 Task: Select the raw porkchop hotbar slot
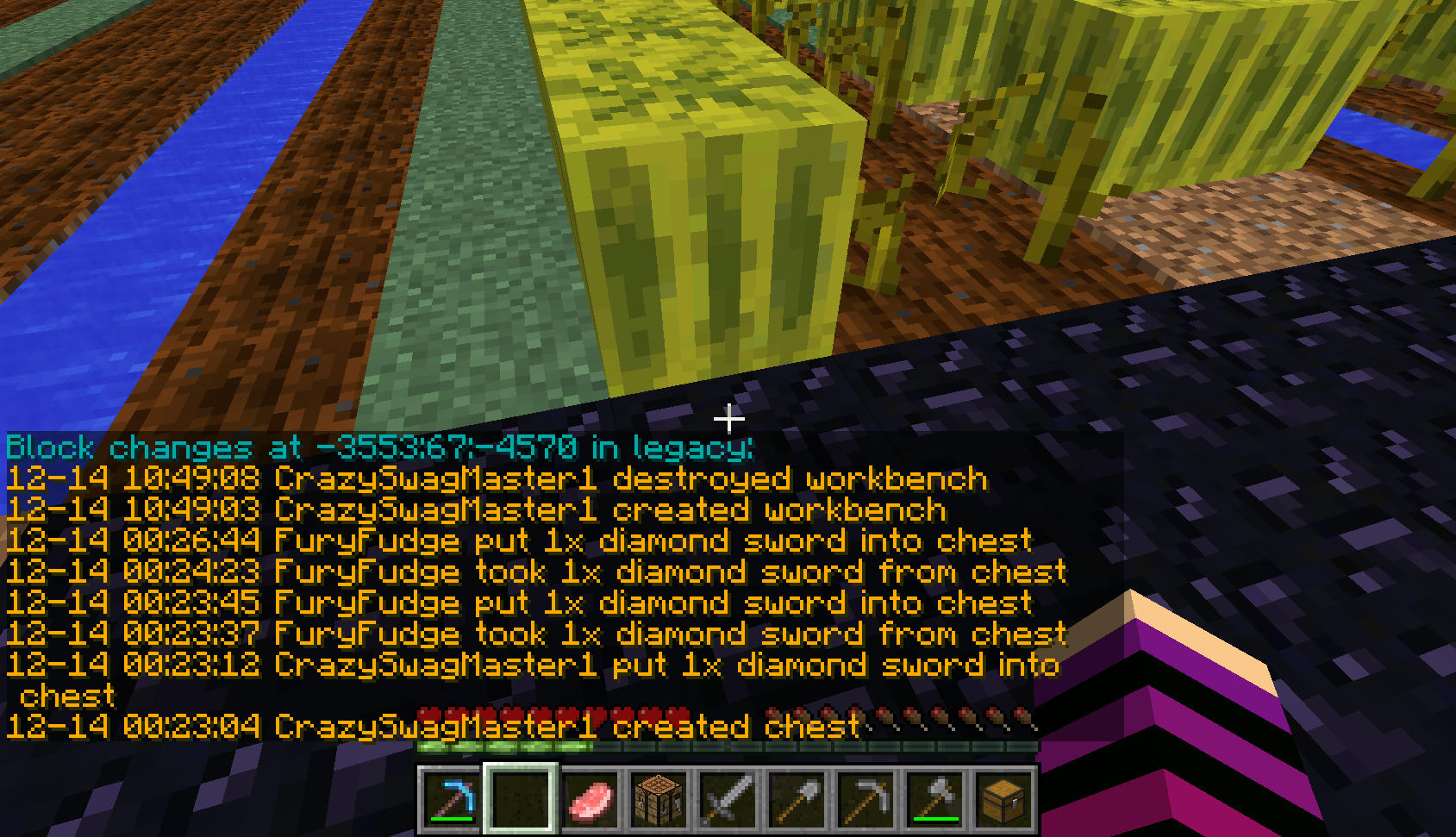click(x=590, y=798)
